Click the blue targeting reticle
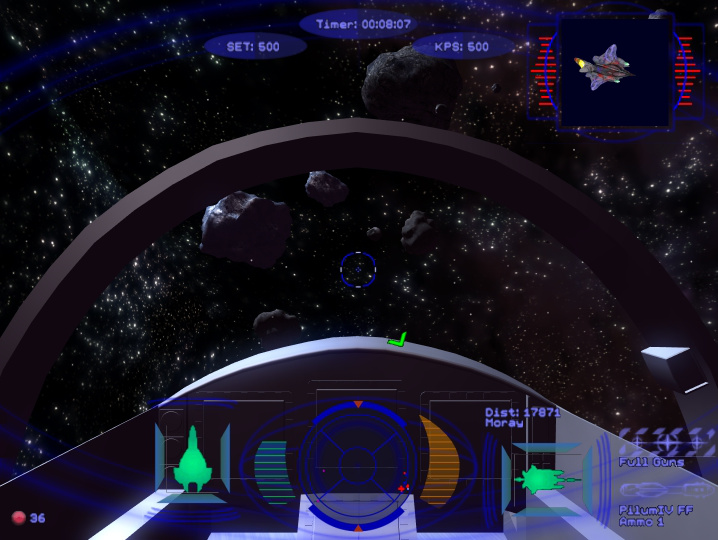This screenshot has width=718, height=540. click(357, 268)
